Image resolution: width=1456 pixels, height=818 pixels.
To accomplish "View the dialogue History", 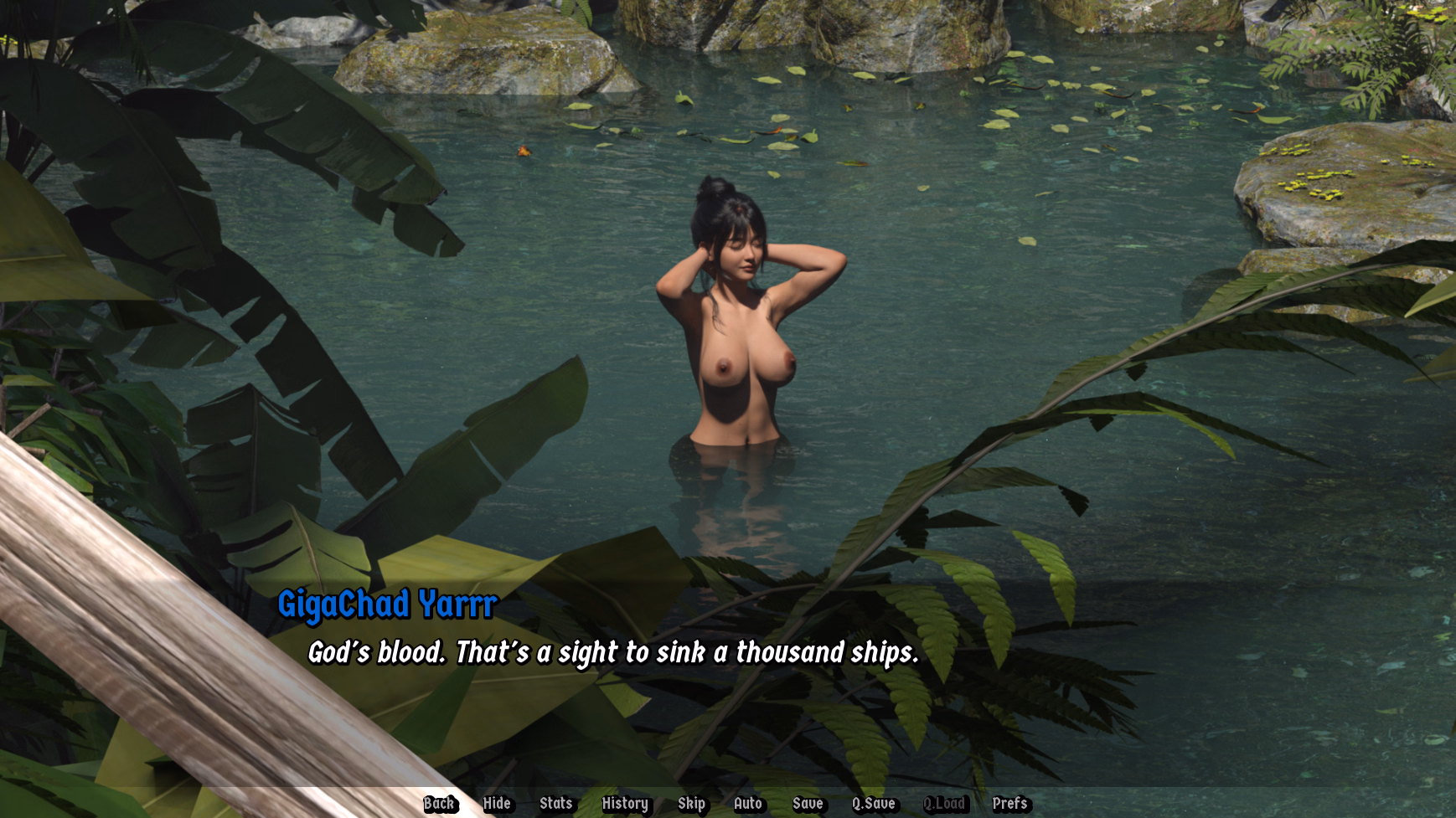I will click(x=625, y=804).
